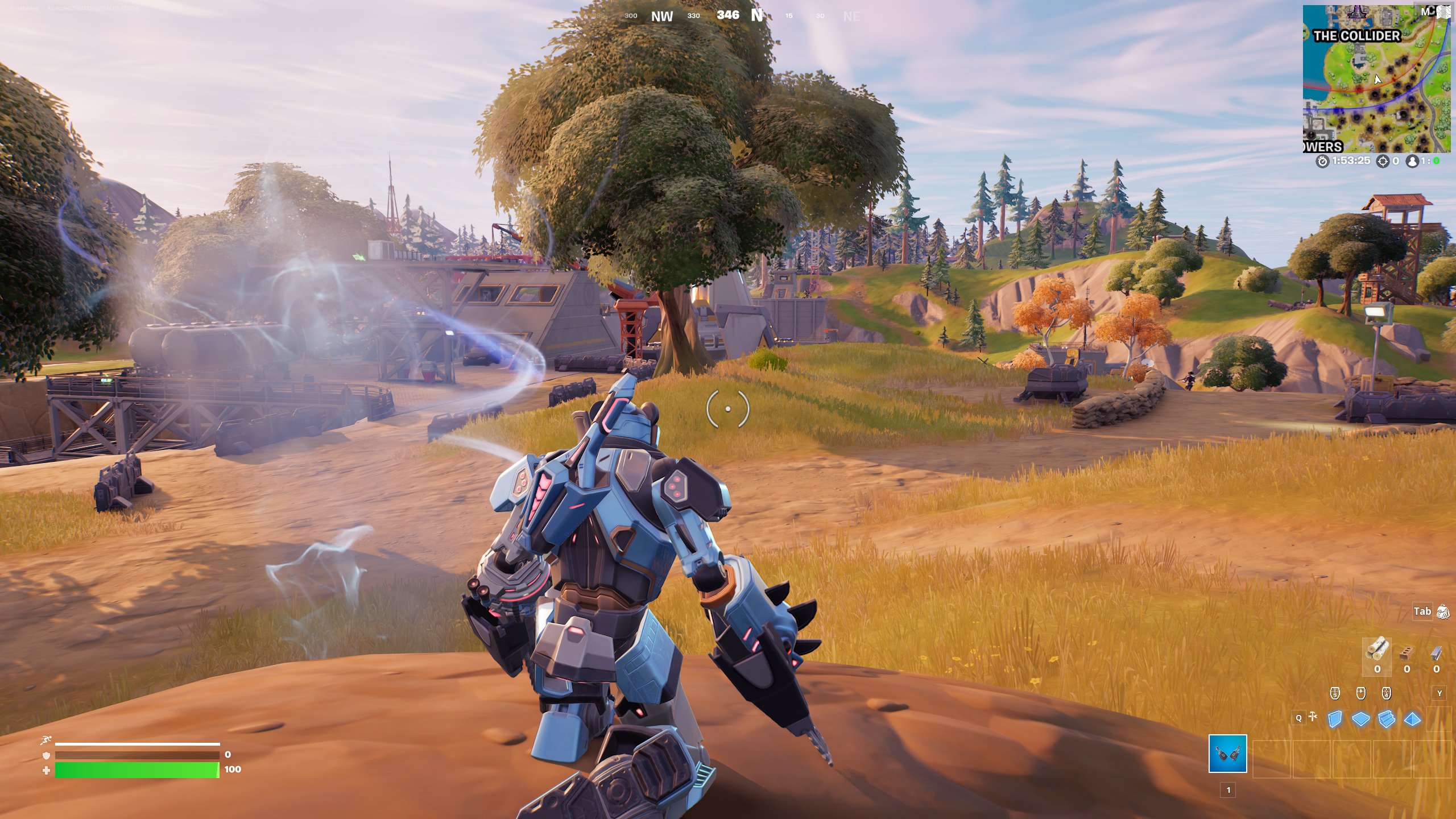
Task: Expand the Y edit slot
Action: tap(1440, 693)
